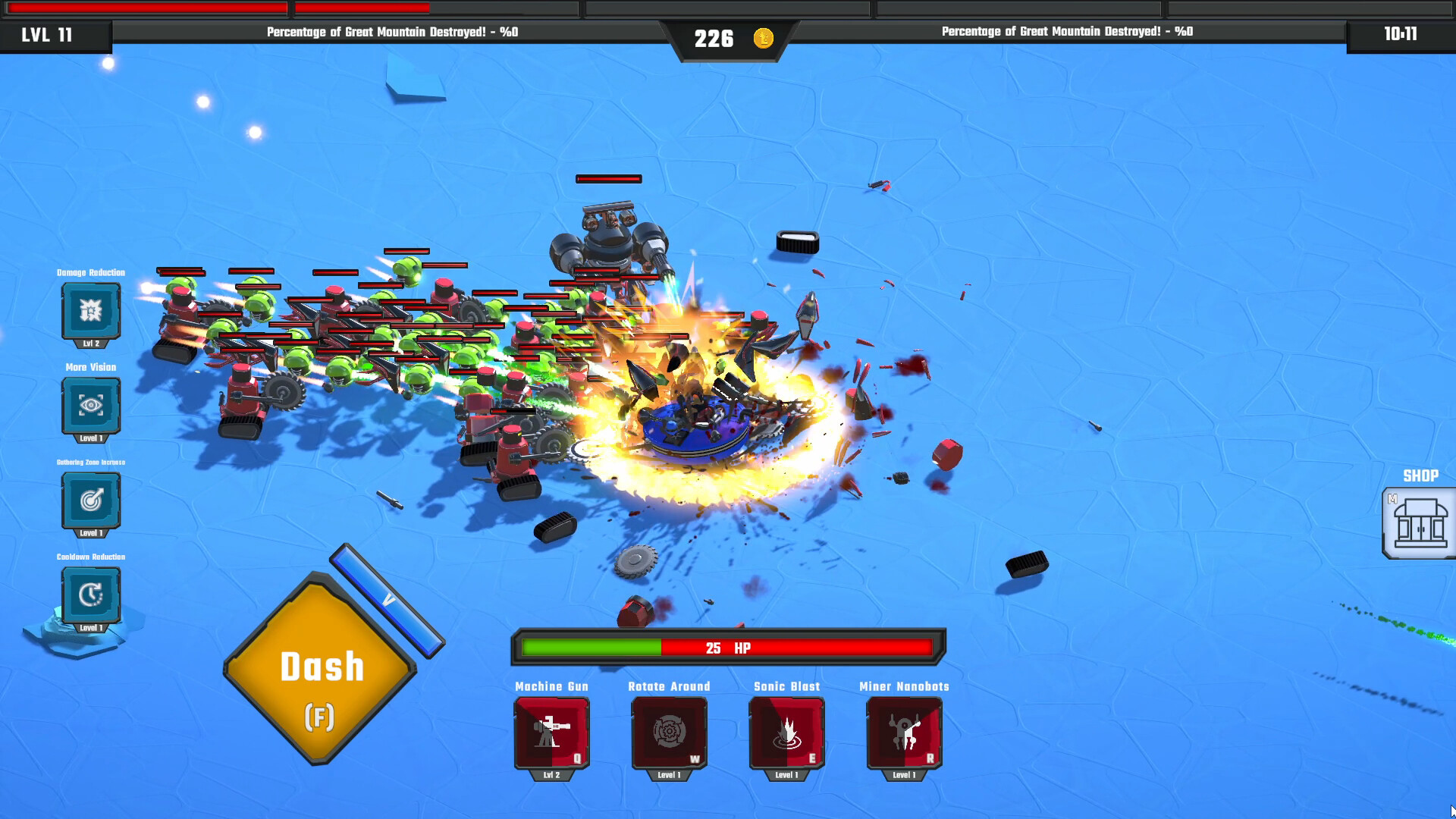Select the Machine Gun ability icon
The height and width of the screenshot is (819, 1456).
pos(551,730)
